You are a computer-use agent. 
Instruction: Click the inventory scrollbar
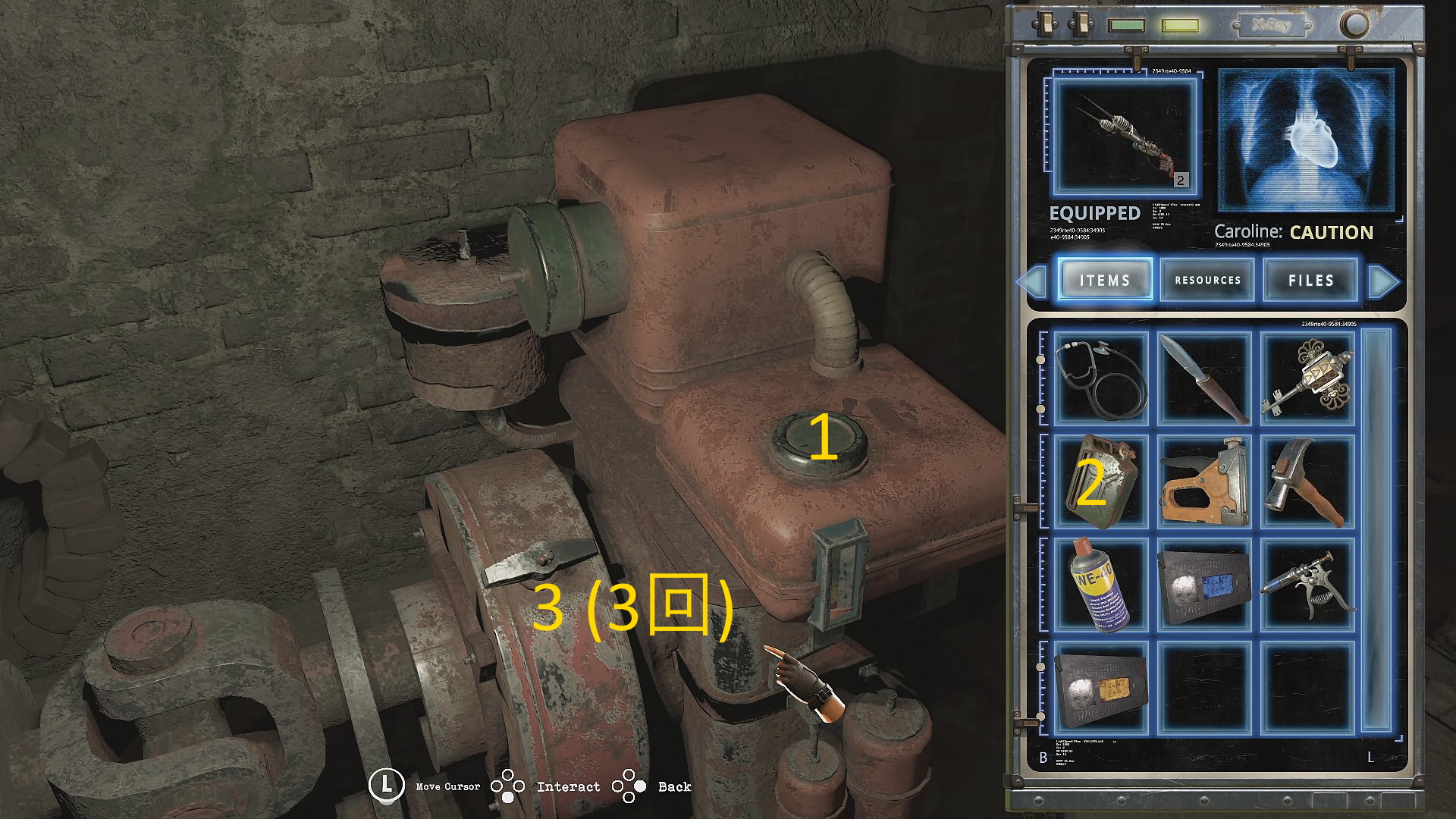[1376, 531]
